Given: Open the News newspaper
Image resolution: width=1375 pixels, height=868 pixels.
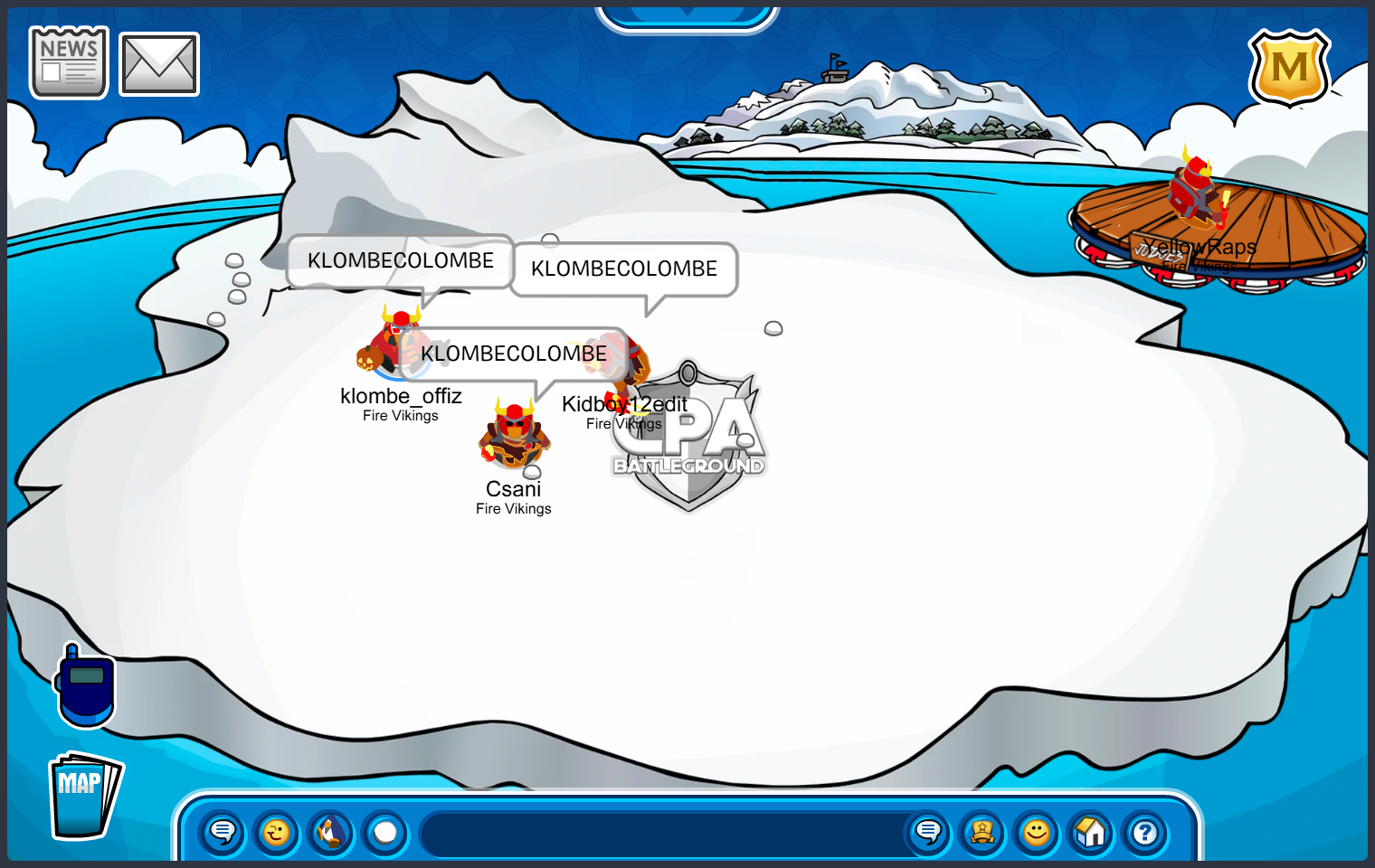Looking at the screenshot, I should (x=69, y=61).
